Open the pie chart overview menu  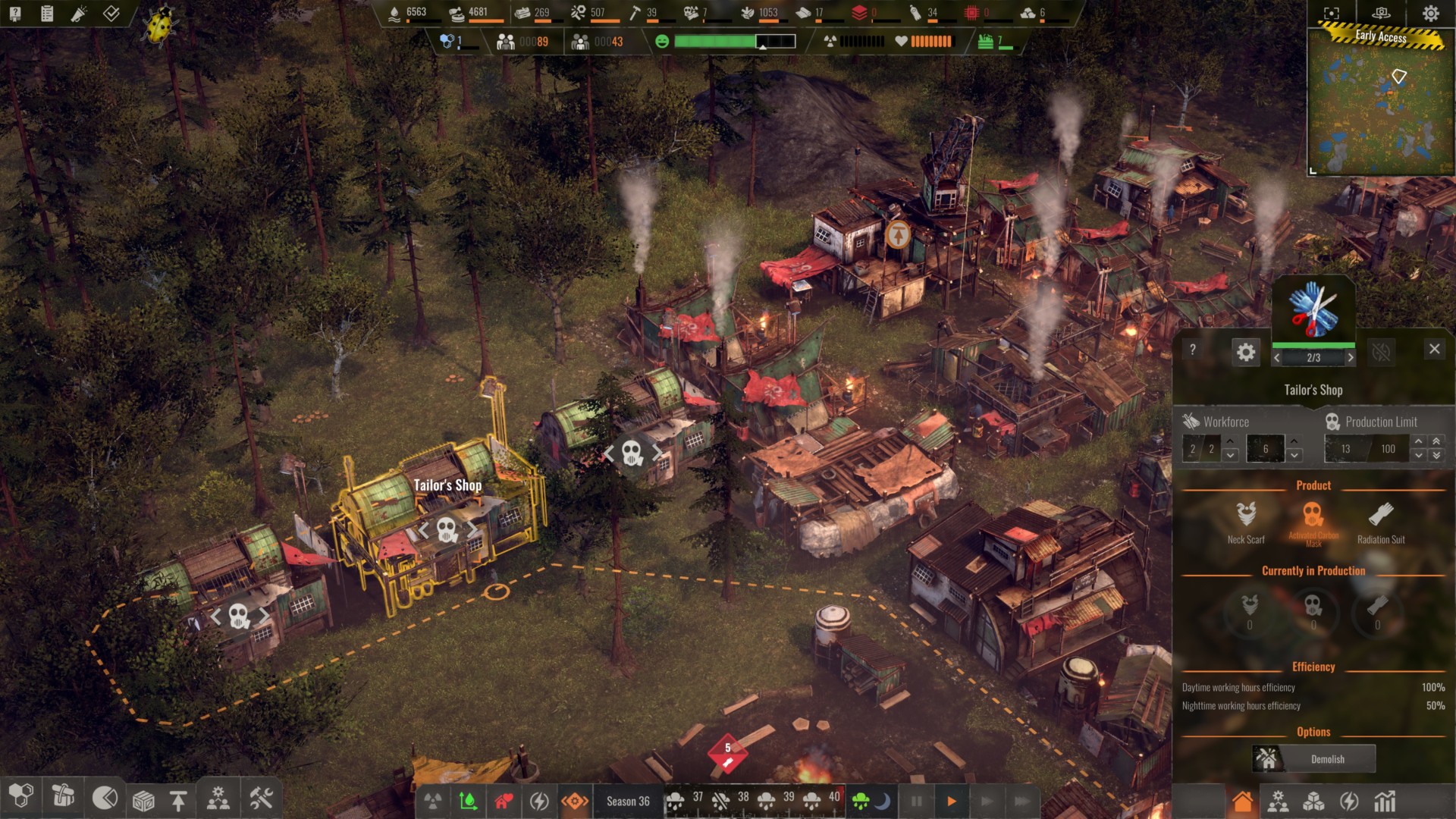(x=105, y=798)
